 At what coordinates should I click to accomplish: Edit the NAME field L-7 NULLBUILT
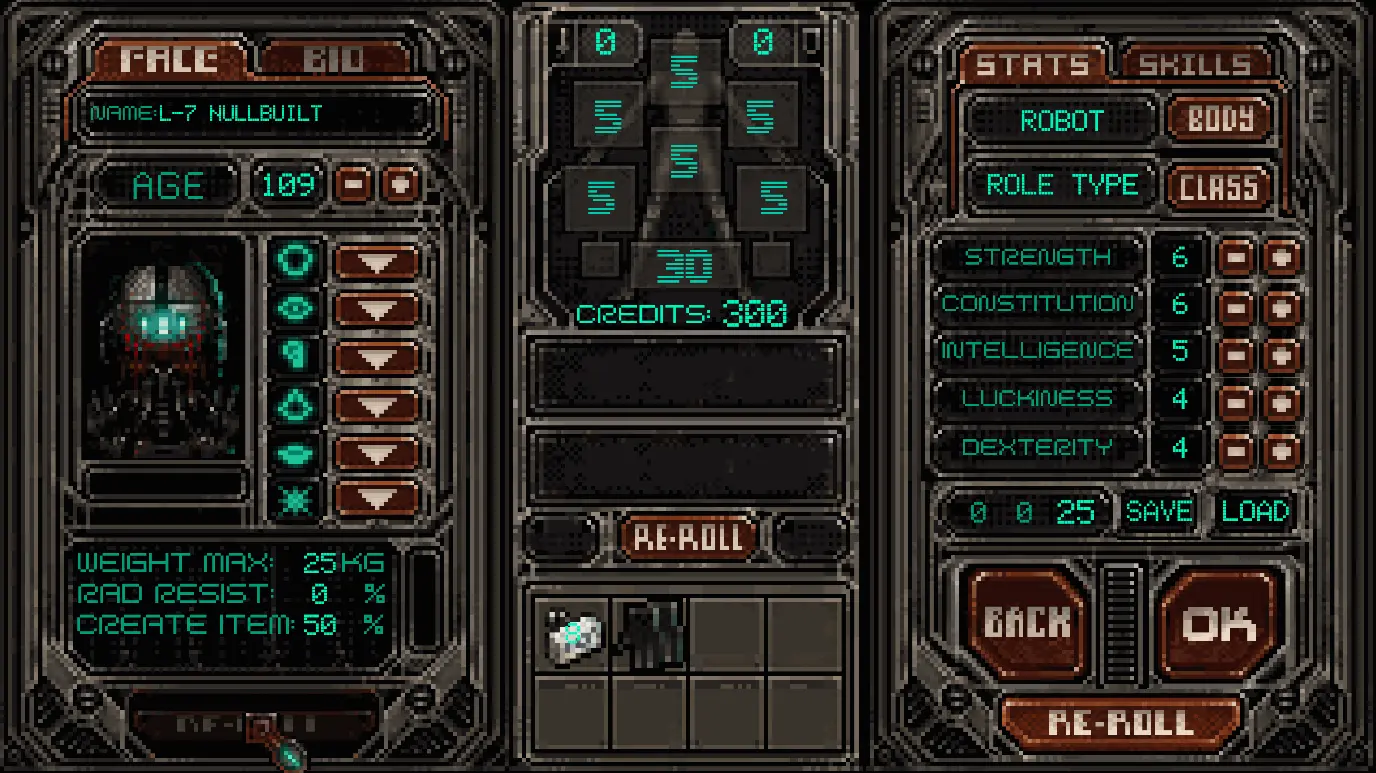255,114
